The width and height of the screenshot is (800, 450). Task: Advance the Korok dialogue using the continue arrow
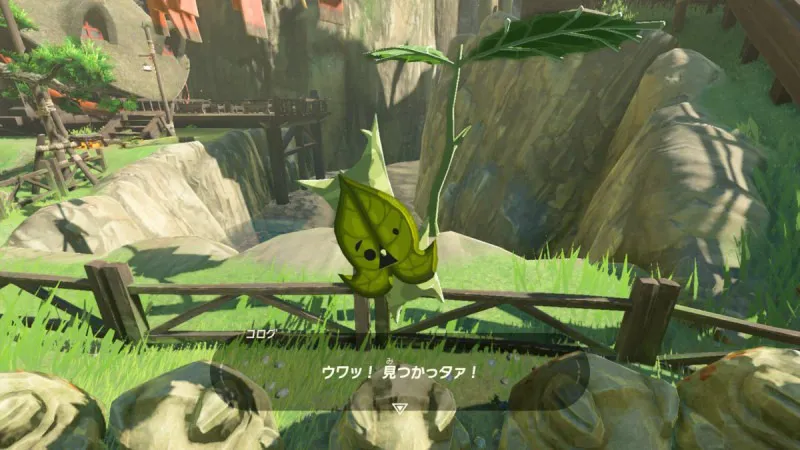[400, 408]
